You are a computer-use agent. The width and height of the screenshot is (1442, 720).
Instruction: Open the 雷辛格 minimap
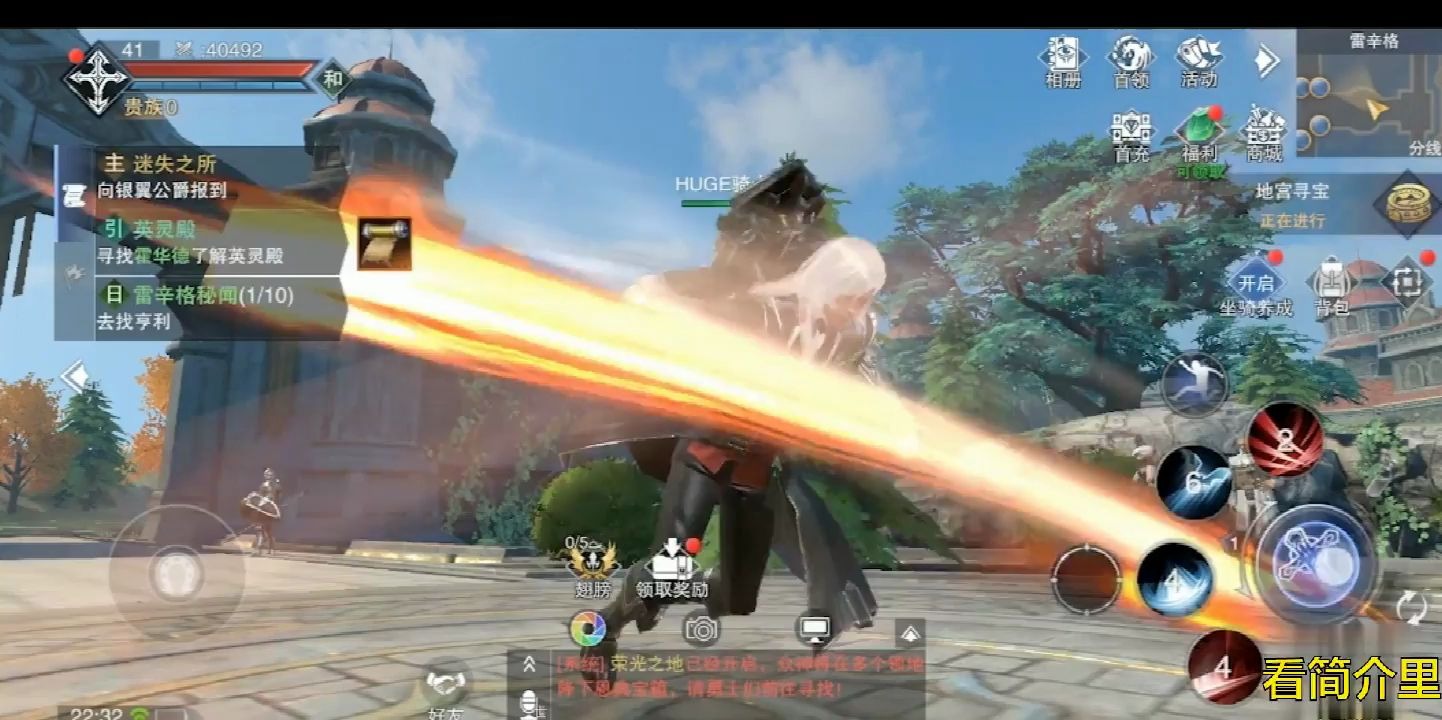[x=1369, y=95]
